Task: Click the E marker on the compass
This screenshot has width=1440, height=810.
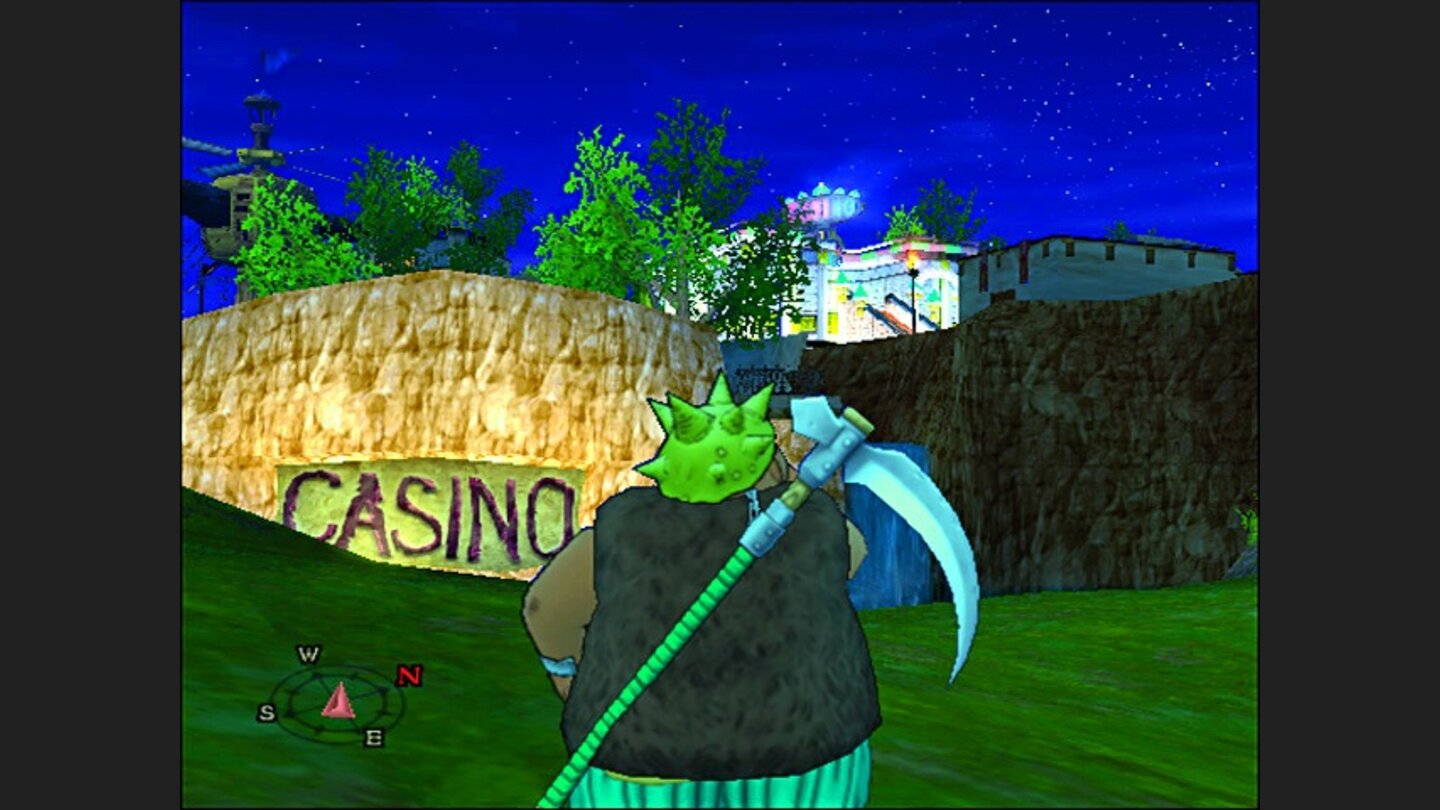Action: 374,736
